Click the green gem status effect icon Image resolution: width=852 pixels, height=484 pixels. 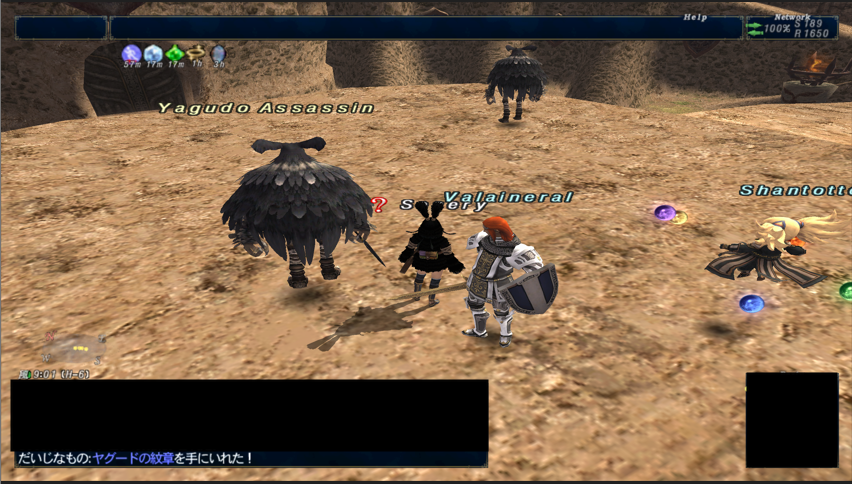pyautogui.click(x=174, y=53)
